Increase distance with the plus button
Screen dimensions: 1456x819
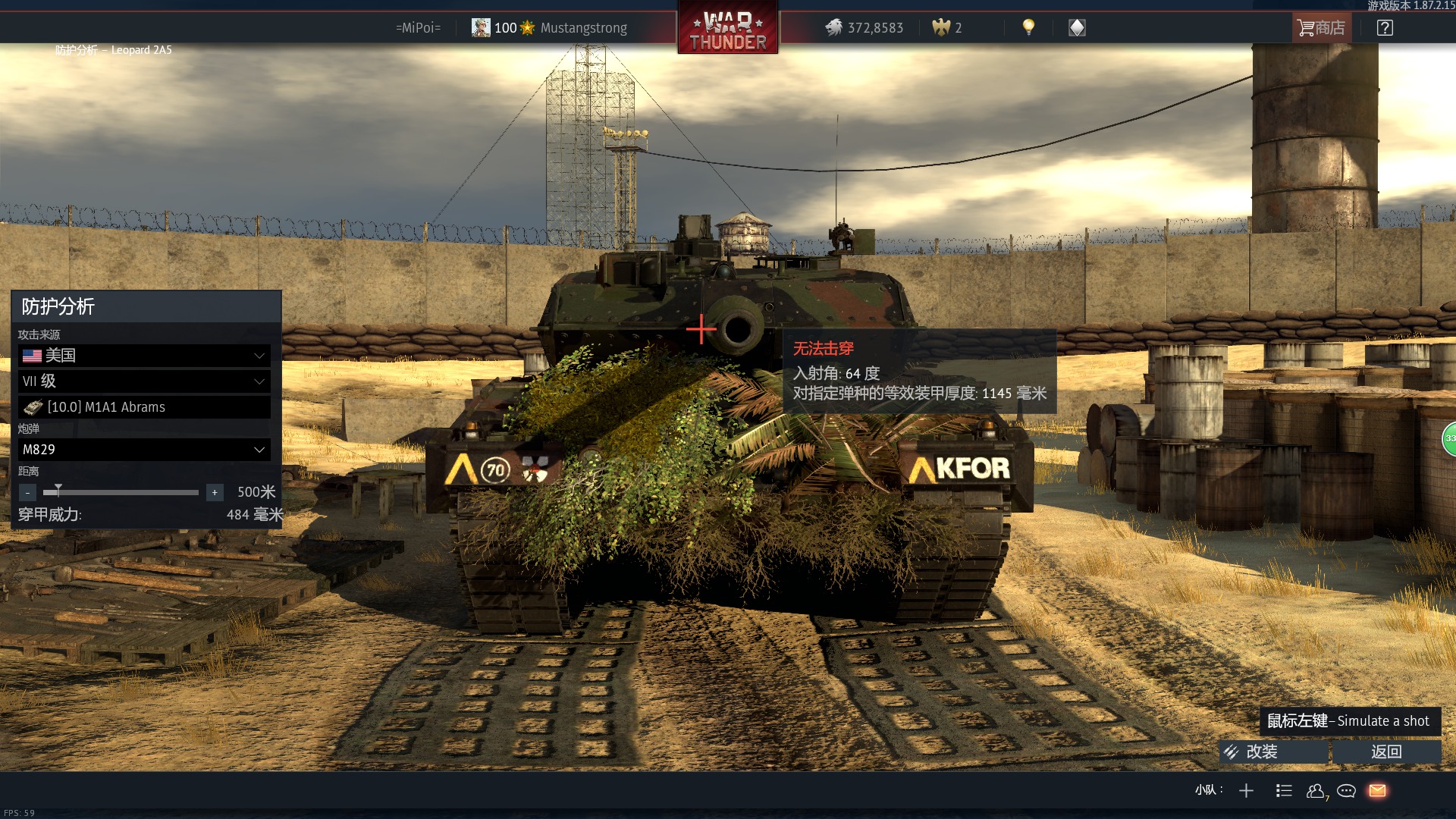[215, 493]
